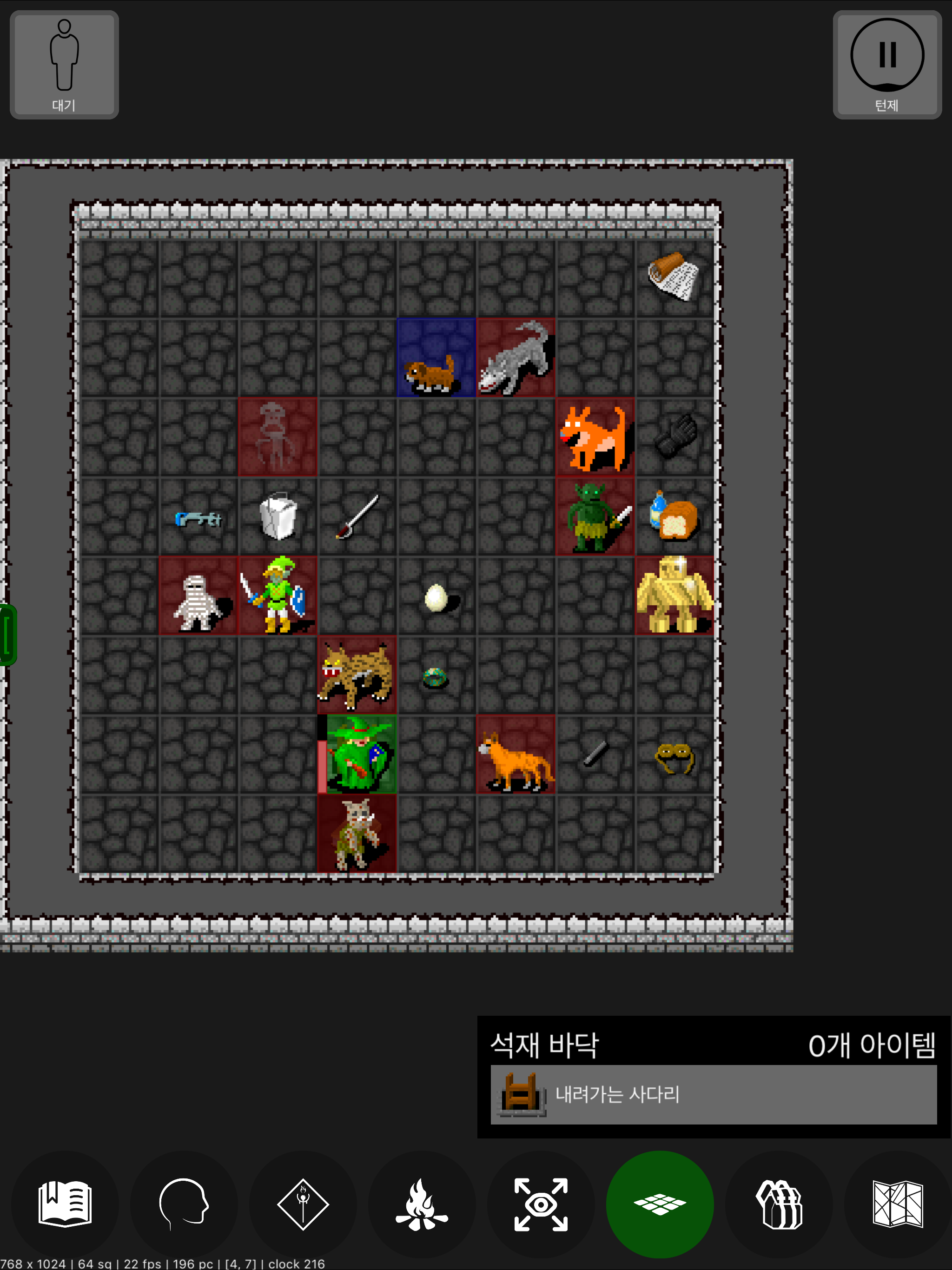Select the gold golem monster

click(674, 595)
